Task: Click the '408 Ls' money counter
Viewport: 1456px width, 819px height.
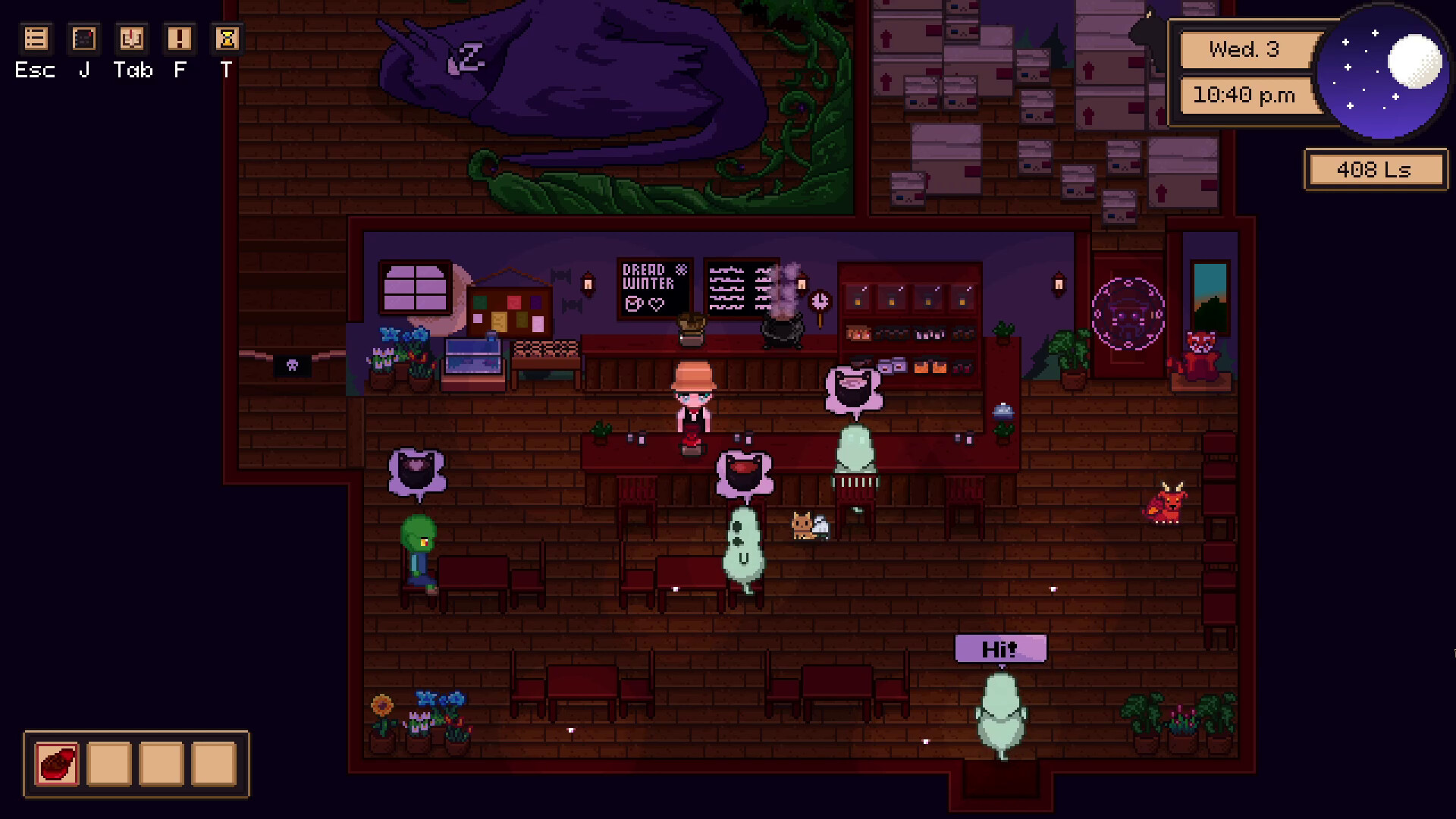Action: [x=1376, y=169]
